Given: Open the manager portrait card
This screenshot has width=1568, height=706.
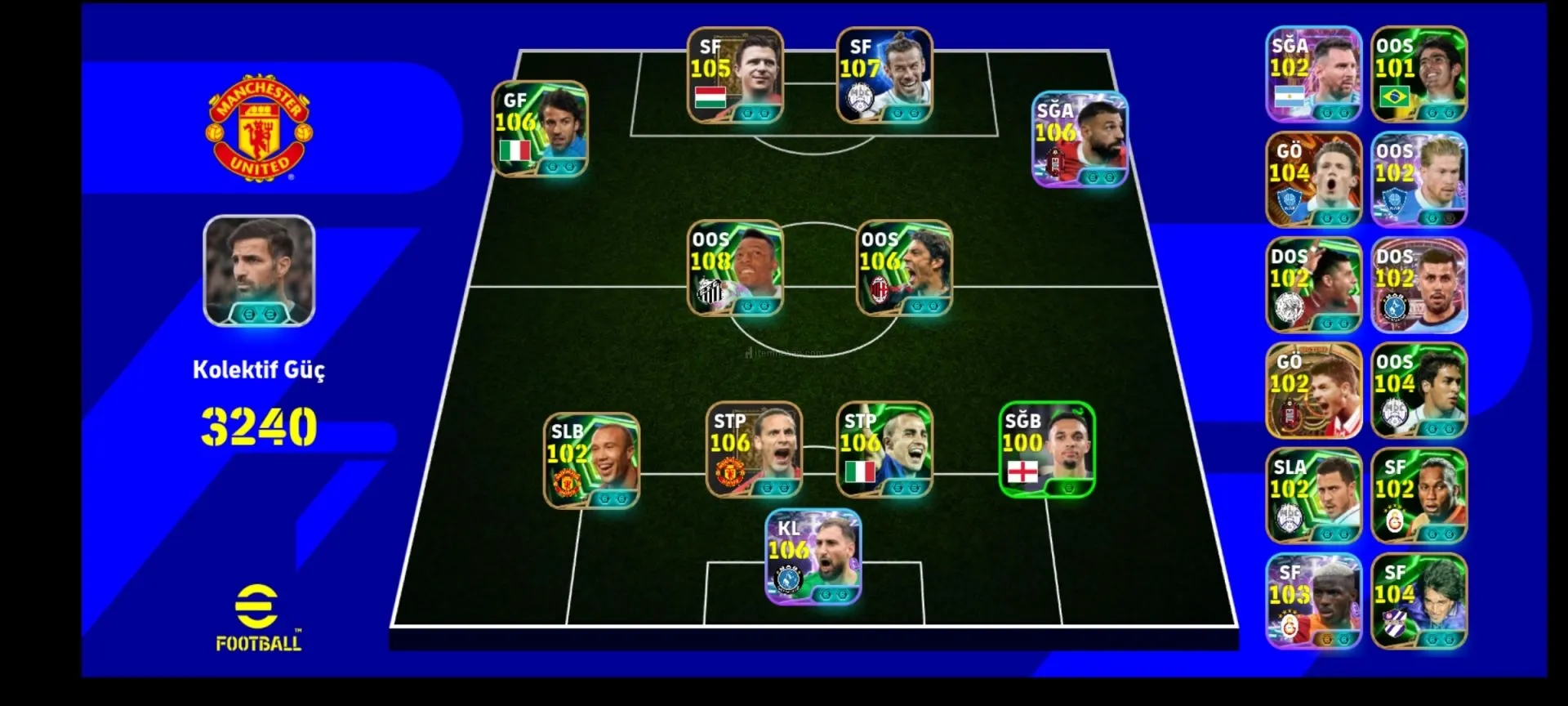Looking at the screenshot, I should pyautogui.click(x=259, y=271).
